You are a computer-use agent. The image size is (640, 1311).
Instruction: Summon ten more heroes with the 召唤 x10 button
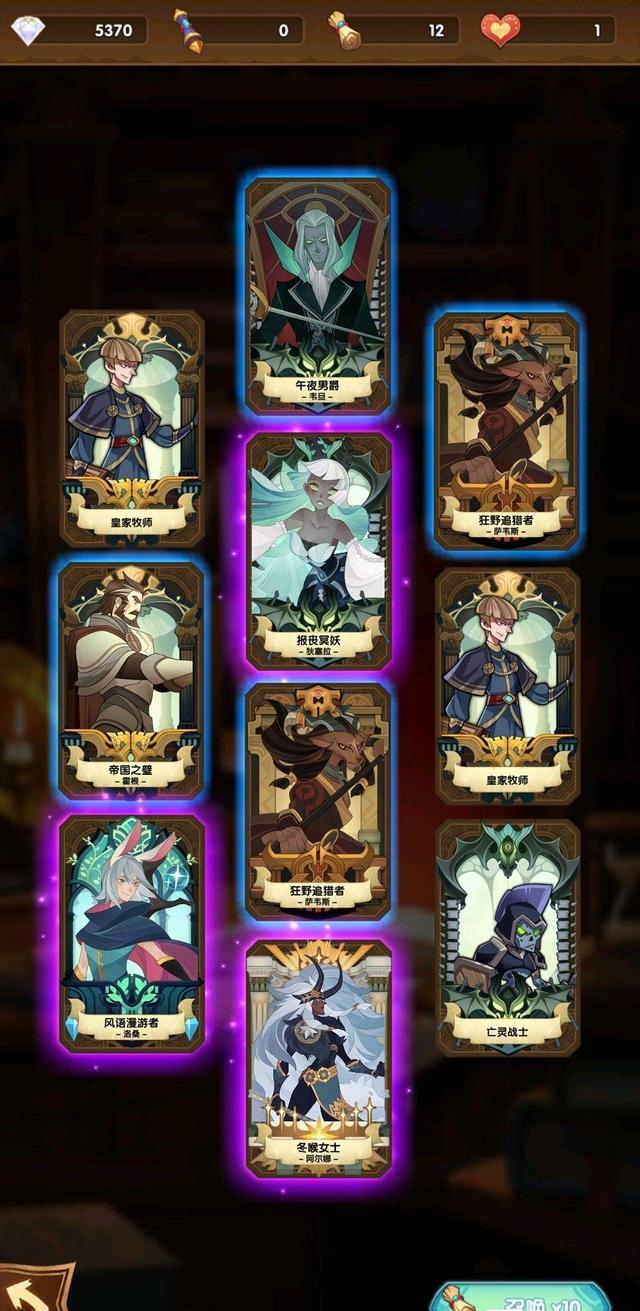click(x=520, y=1298)
